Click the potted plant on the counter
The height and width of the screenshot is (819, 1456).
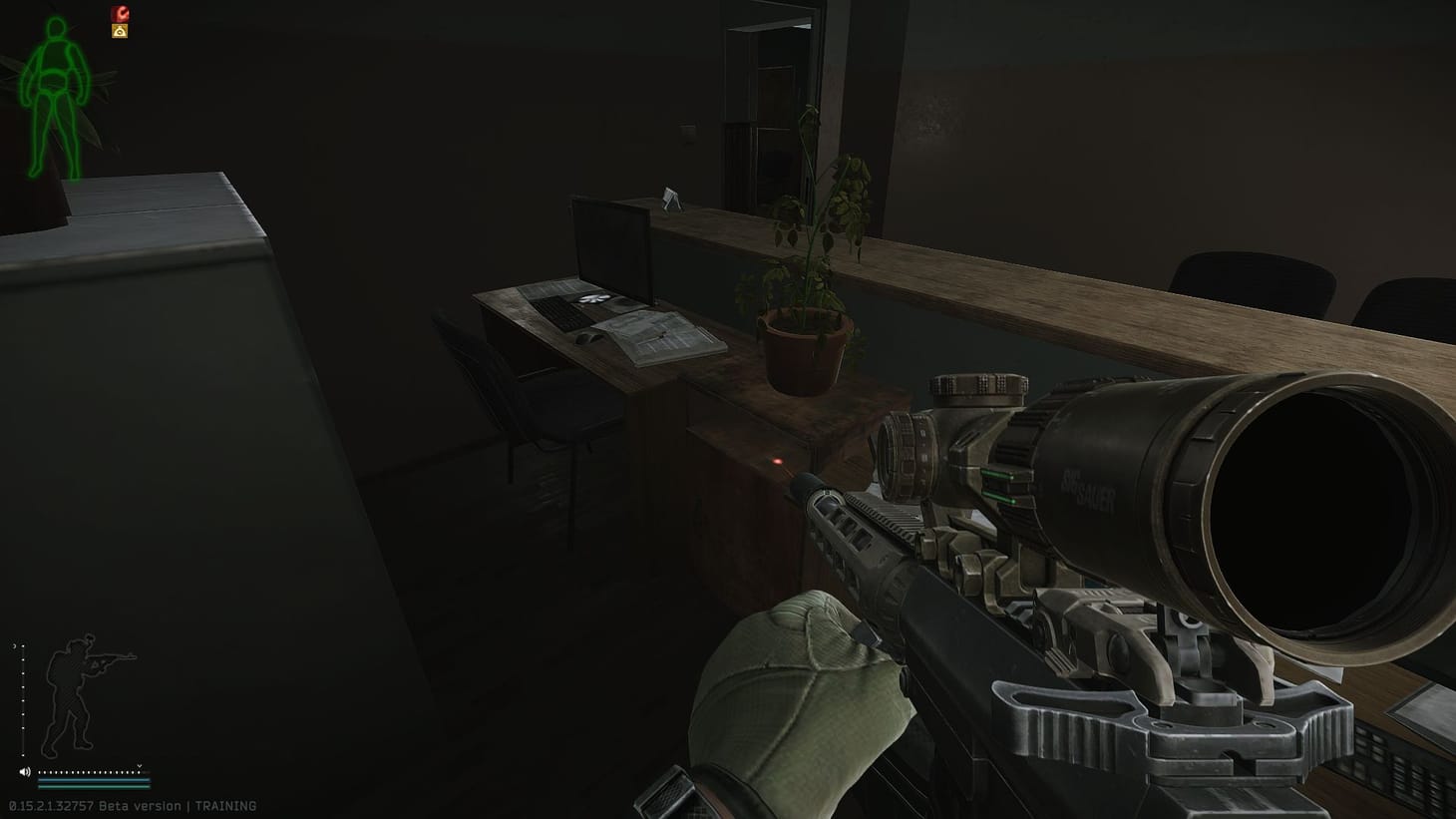[808, 299]
